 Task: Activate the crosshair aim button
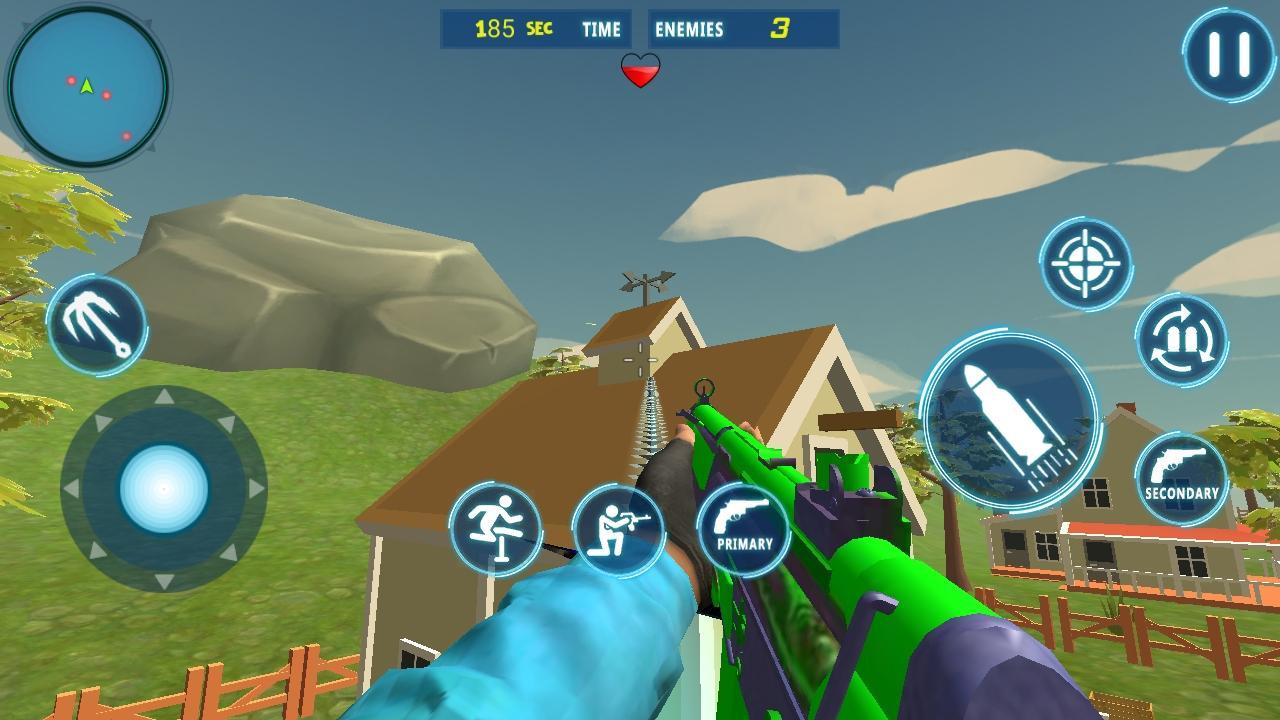click(1085, 264)
